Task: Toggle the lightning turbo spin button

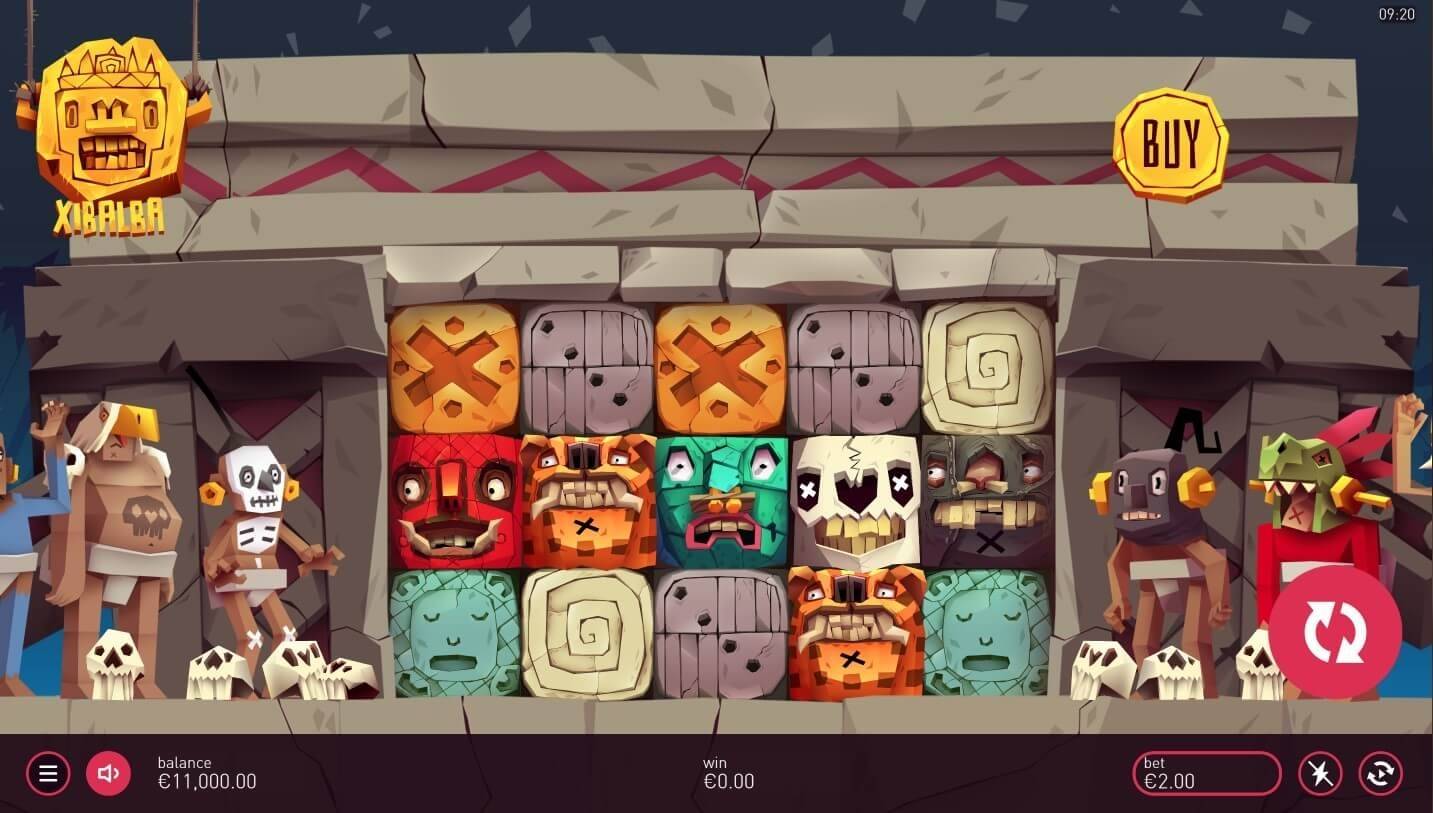Action: tap(1320, 773)
